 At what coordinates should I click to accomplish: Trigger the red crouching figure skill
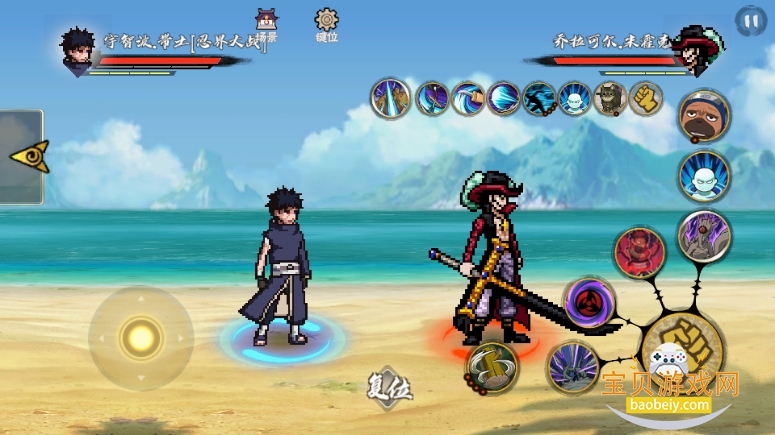point(640,253)
